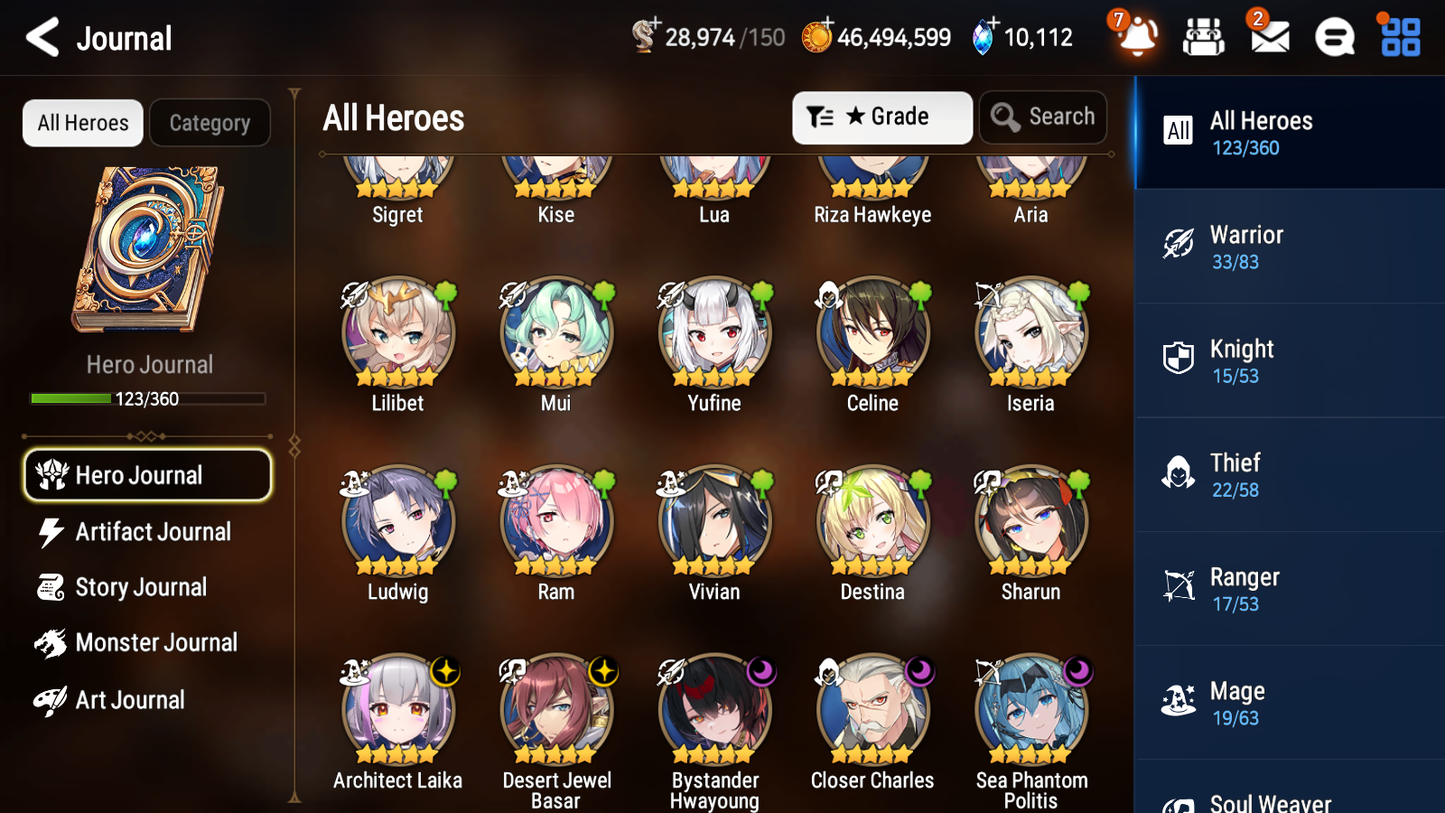Image resolution: width=1445 pixels, height=813 pixels.
Task: Click the Hero Journal progress bar
Action: click(149, 397)
